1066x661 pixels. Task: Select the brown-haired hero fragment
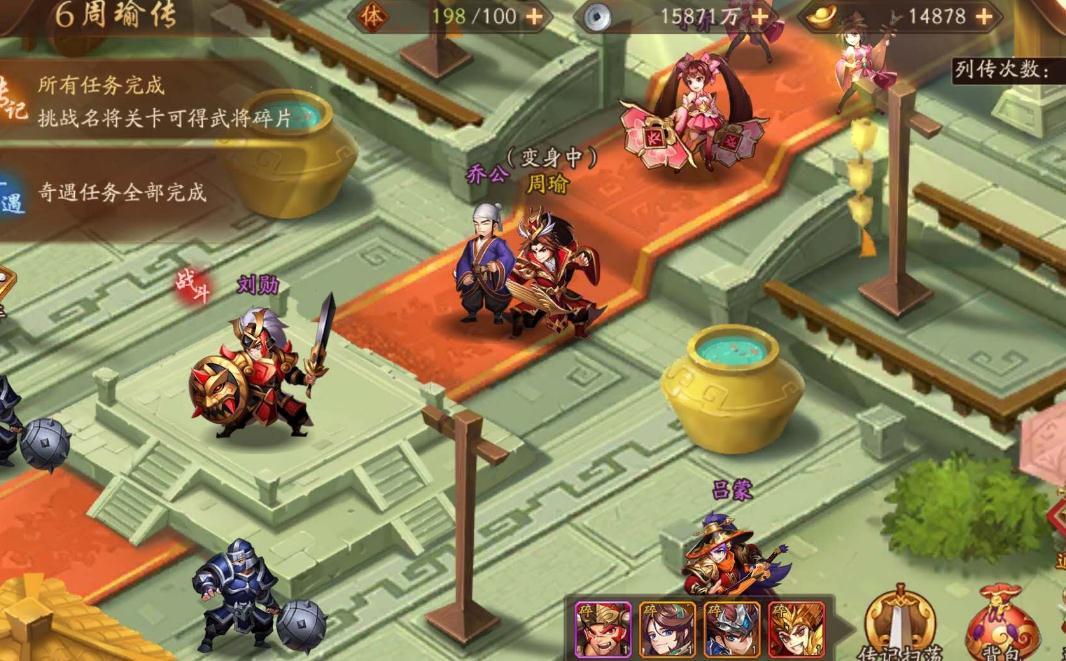pyautogui.click(x=667, y=628)
